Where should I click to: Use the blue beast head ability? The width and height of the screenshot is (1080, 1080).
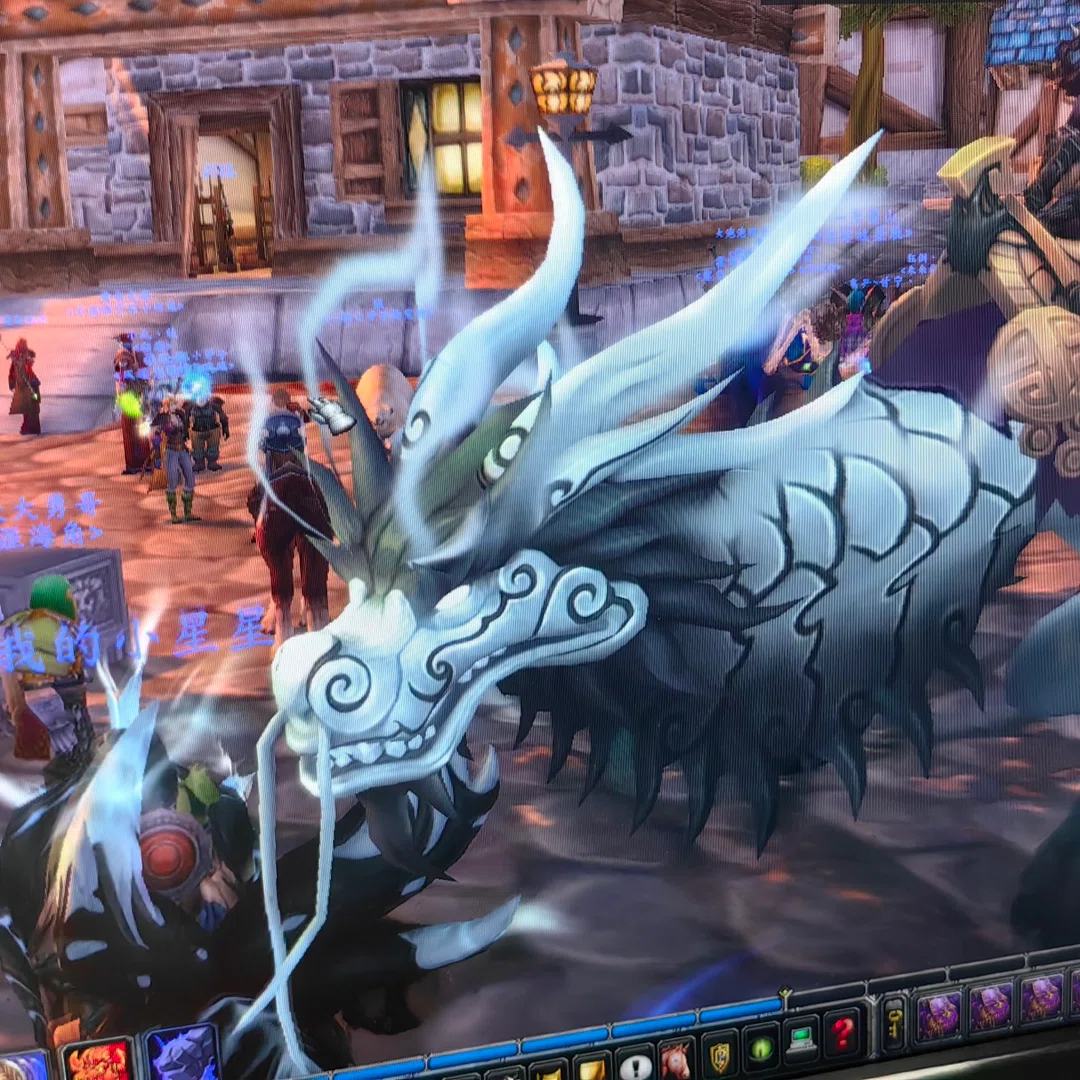click(183, 1055)
